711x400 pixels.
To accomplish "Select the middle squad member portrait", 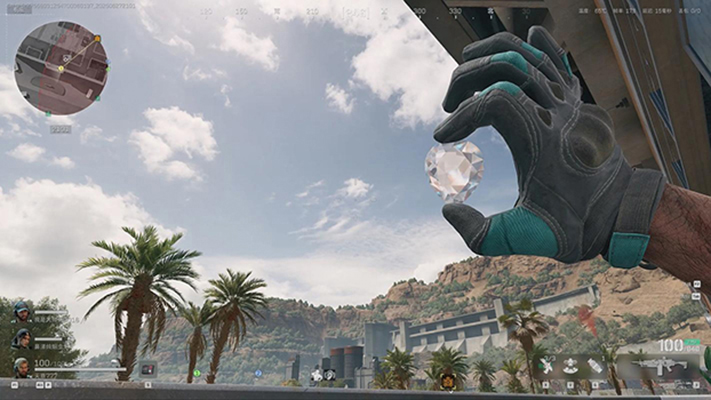I will tap(21, 339).
